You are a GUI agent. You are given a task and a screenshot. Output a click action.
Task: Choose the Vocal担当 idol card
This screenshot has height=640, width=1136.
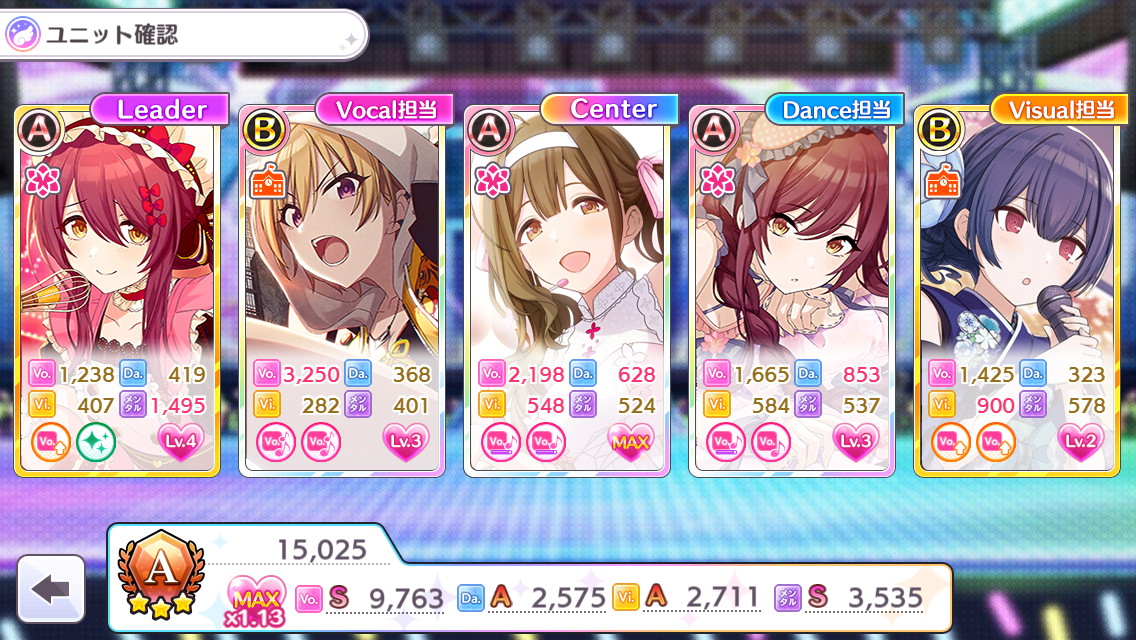pos(342,260)
